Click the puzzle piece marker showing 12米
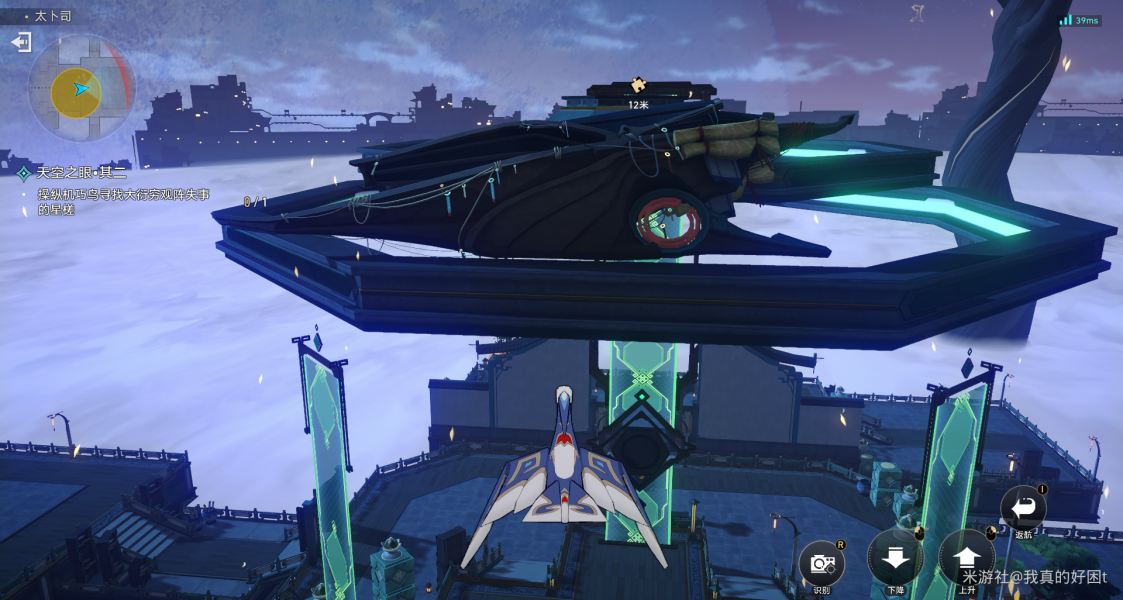The height and width of the screenshot is (600, 1123). pyautogui.click(x=638, y=86)
